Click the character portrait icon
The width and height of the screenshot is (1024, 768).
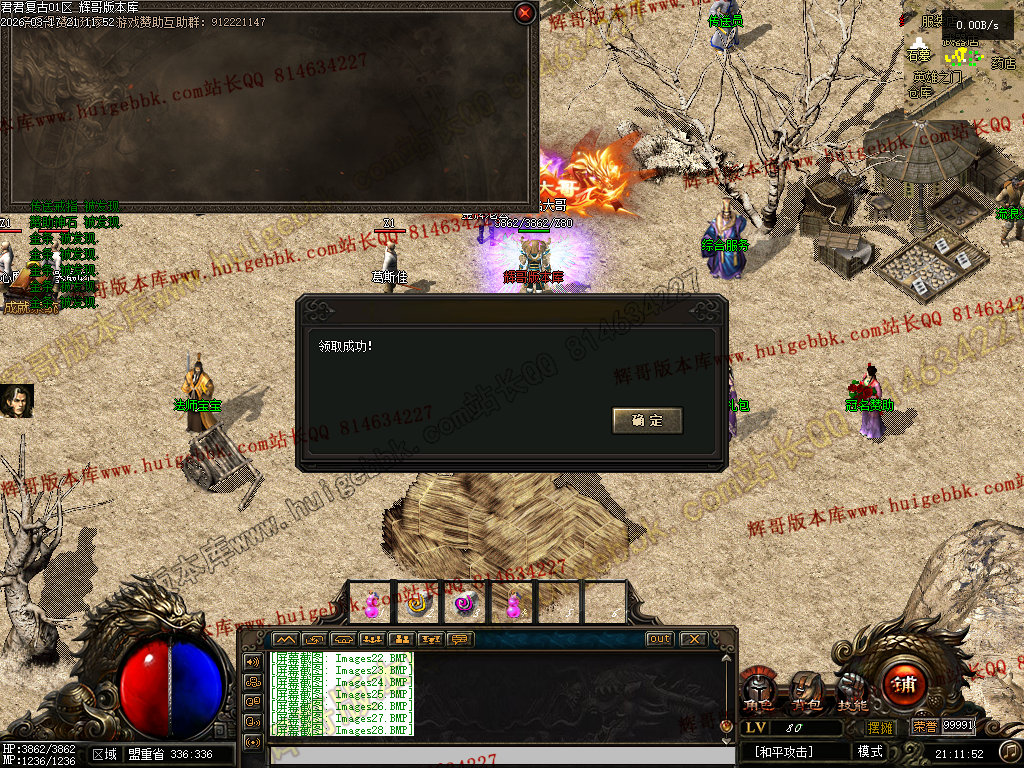(16, 401)
